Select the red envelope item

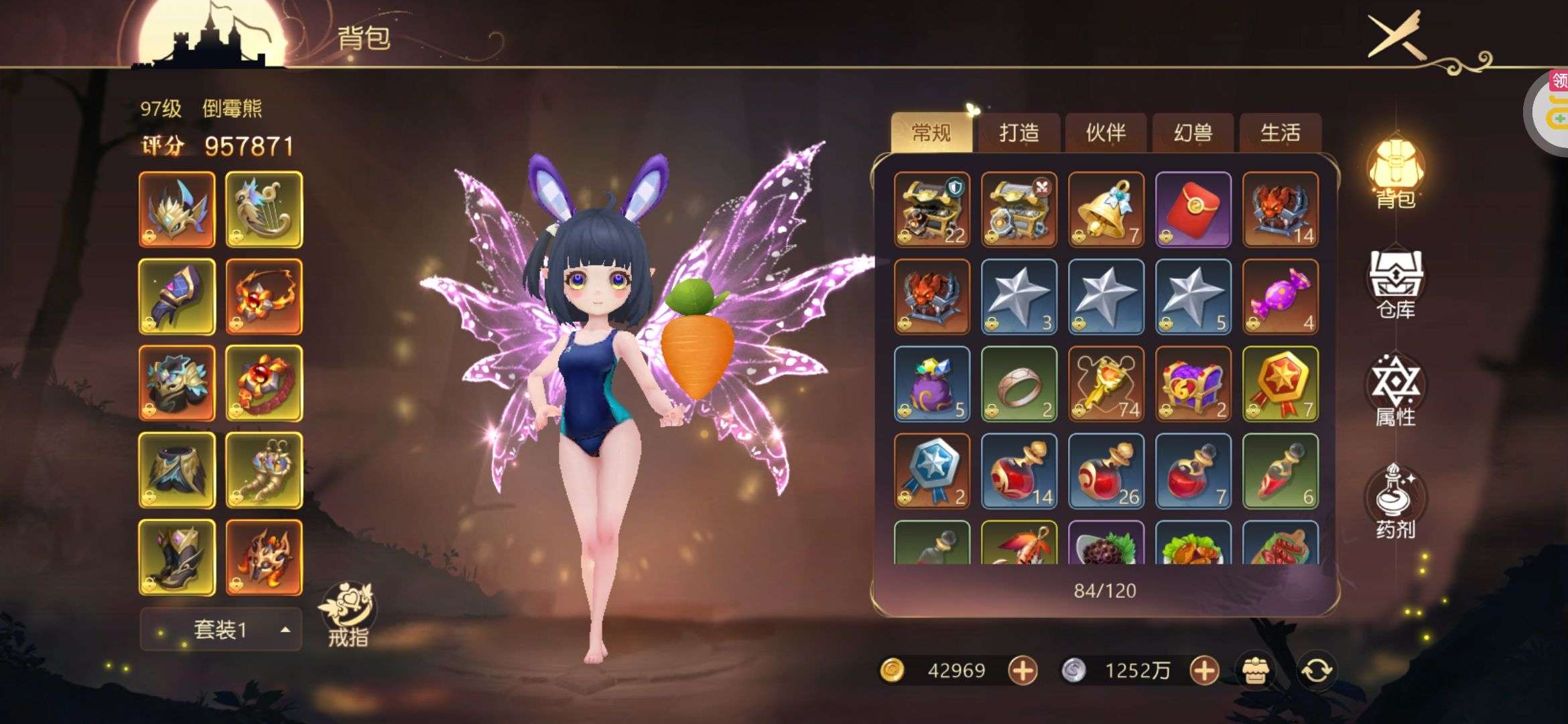tap(1193, 209)
